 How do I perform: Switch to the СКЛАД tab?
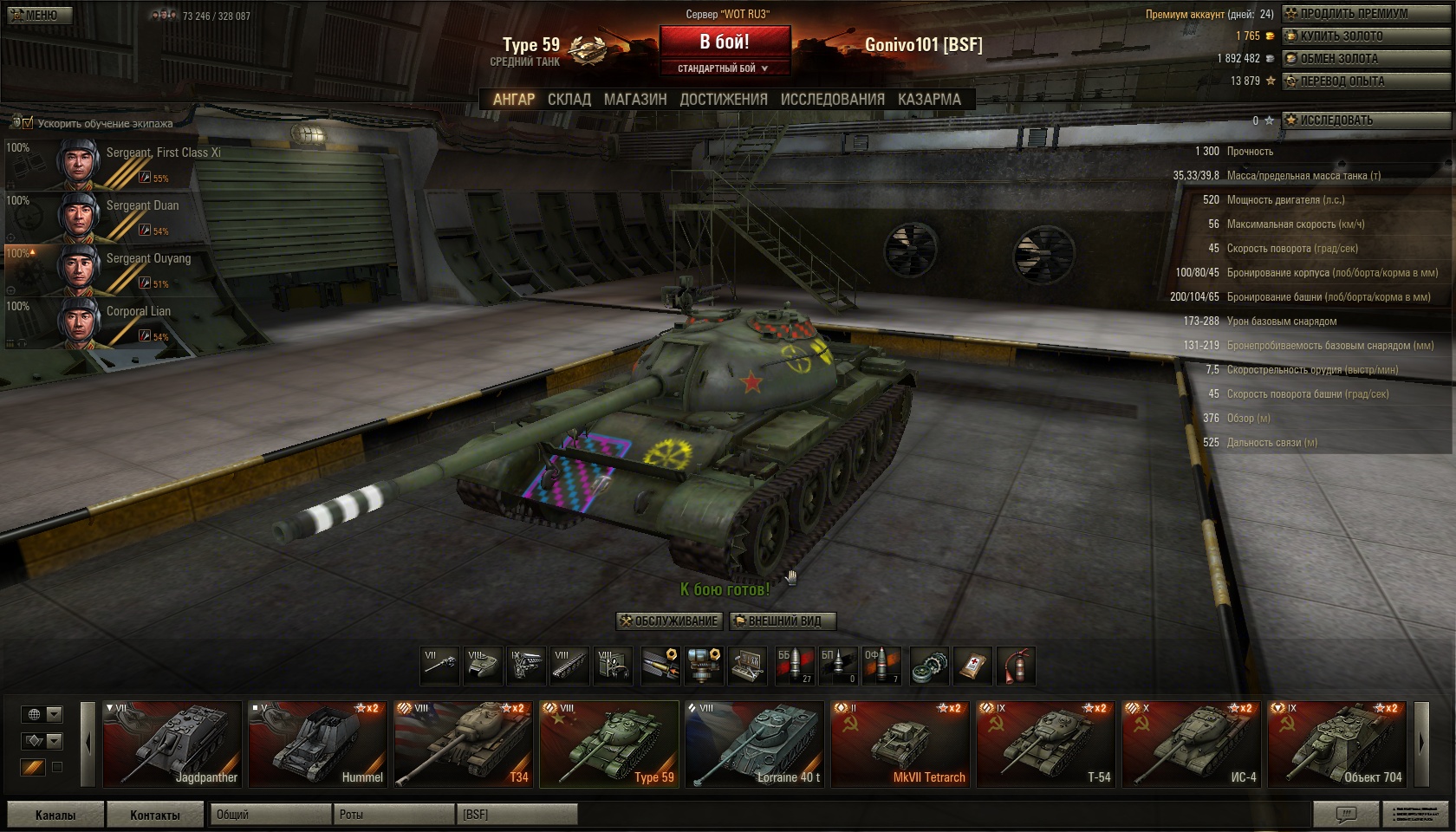pyautogui.click(x=569, y=100)
